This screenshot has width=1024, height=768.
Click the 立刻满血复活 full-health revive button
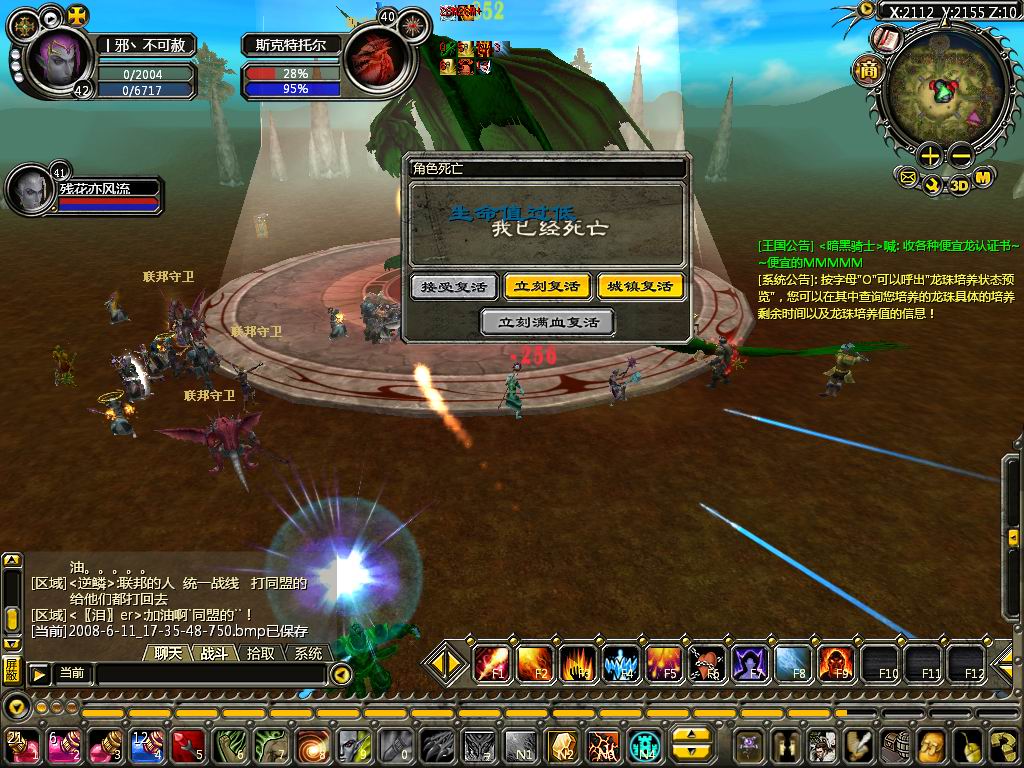pos(547,322)
